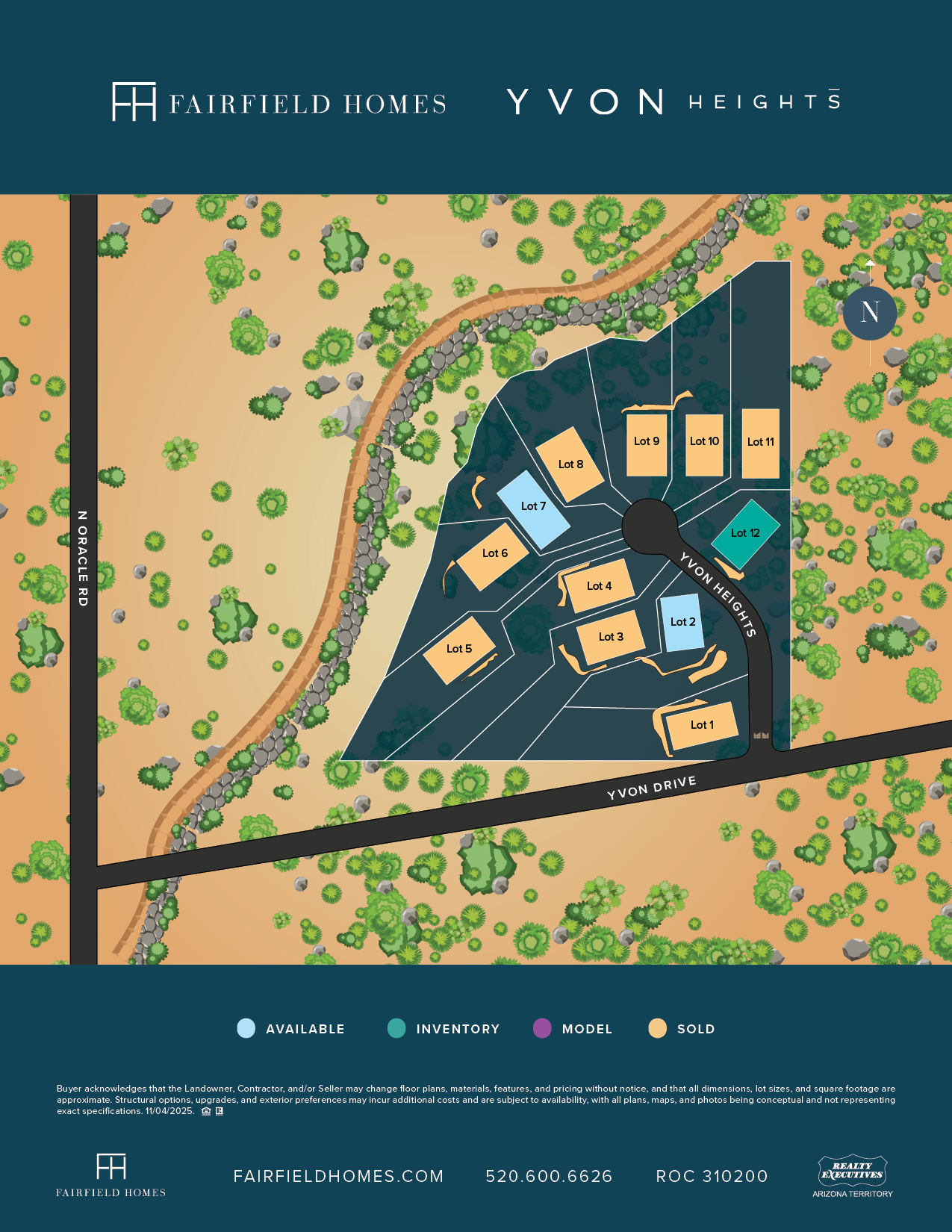
Task: Choose the Model legend entry
Action: [573, 1029]
